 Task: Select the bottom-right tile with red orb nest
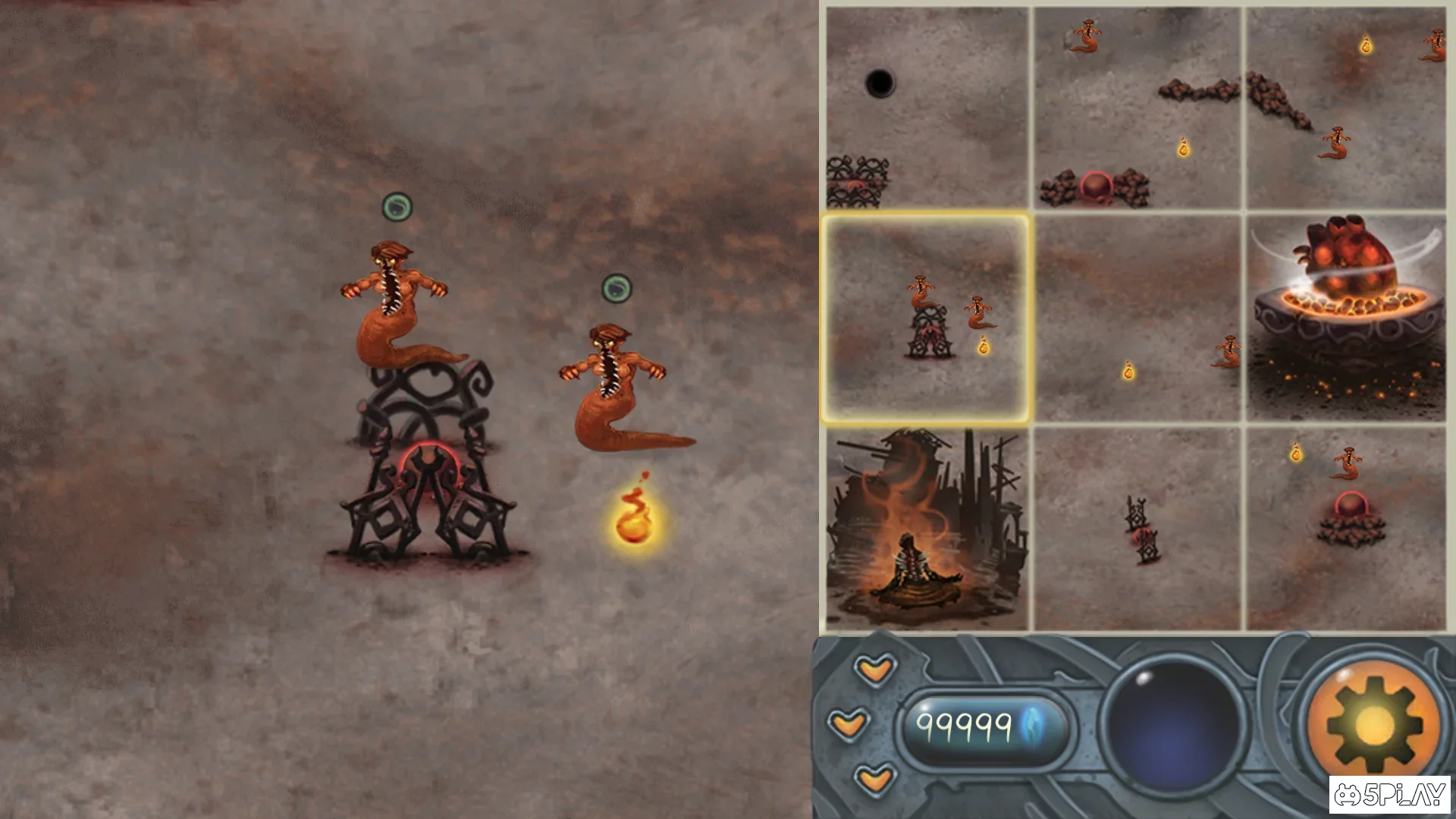(x=1346, y=529)
